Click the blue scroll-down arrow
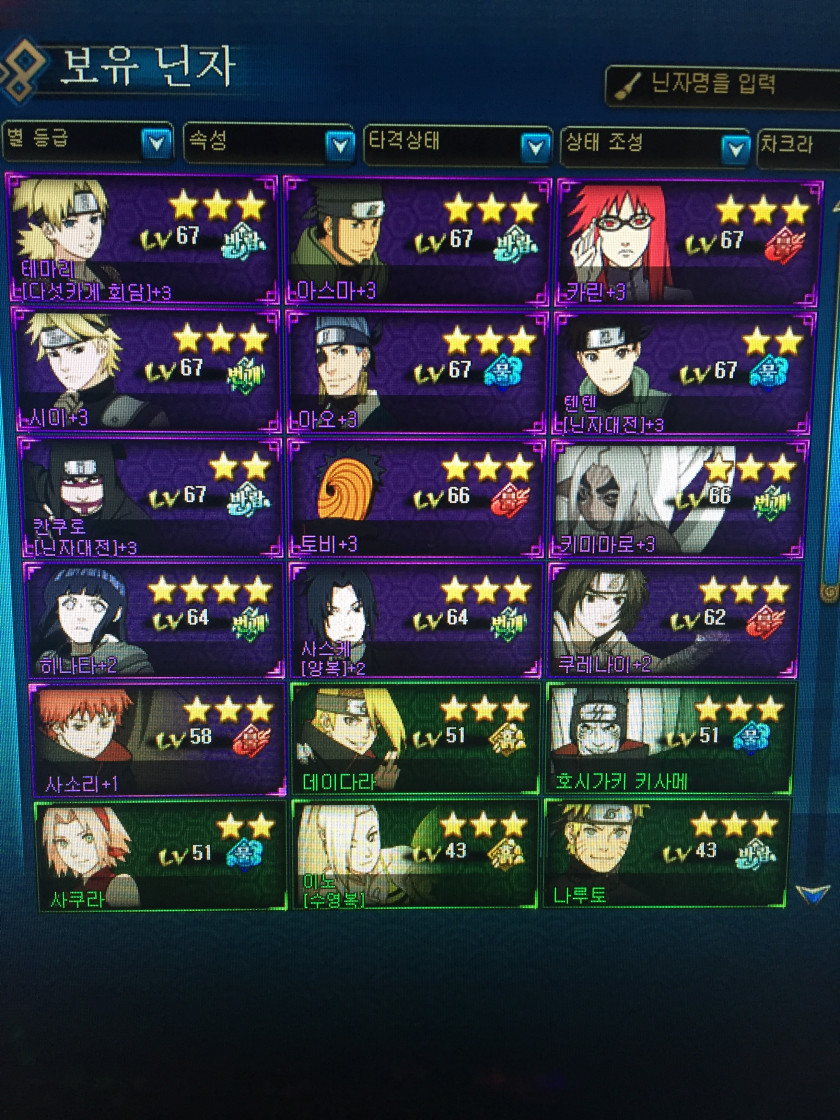 [x=812, y=893]
